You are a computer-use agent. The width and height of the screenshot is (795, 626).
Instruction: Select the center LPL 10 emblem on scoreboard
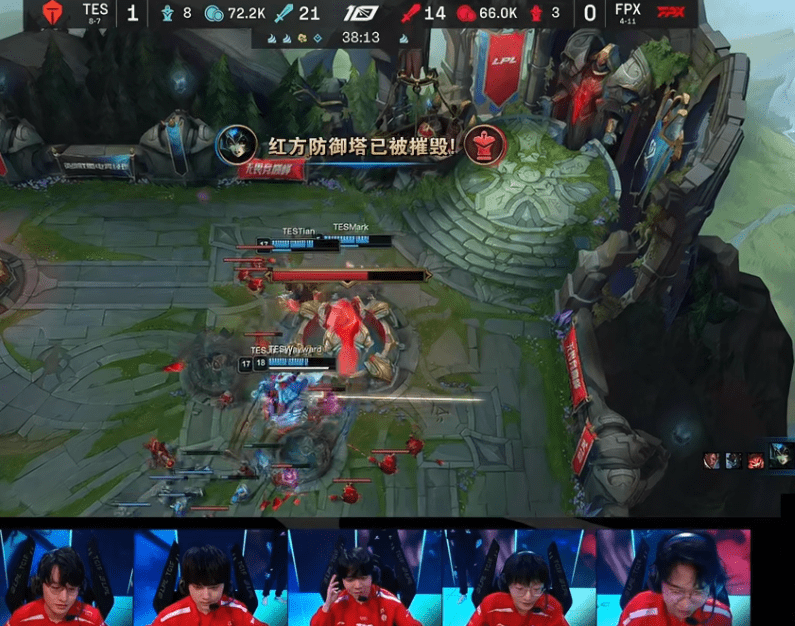pyautogui.click(x=358, y=13)
